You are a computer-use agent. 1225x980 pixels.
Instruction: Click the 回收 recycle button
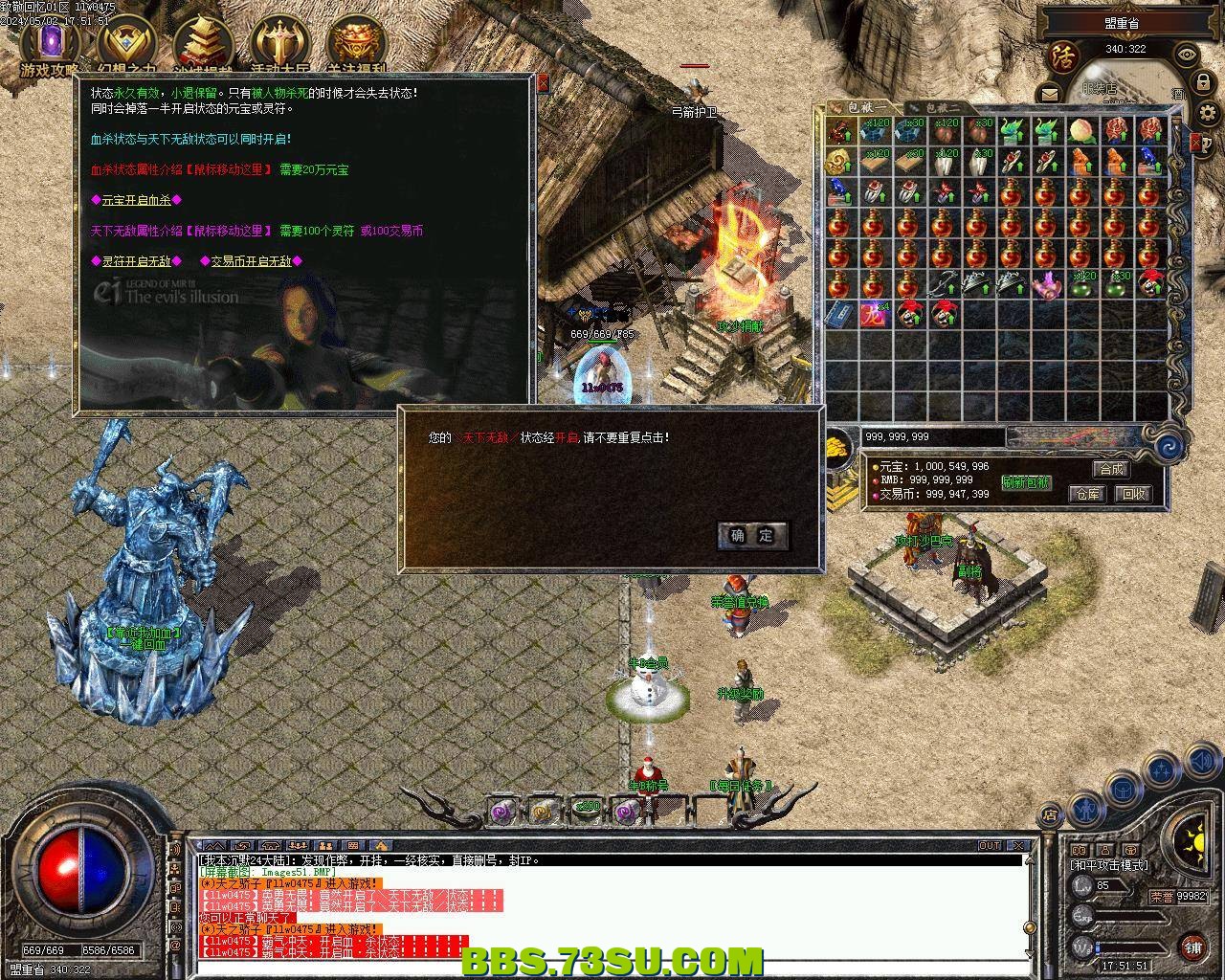tap(1133, 494)
